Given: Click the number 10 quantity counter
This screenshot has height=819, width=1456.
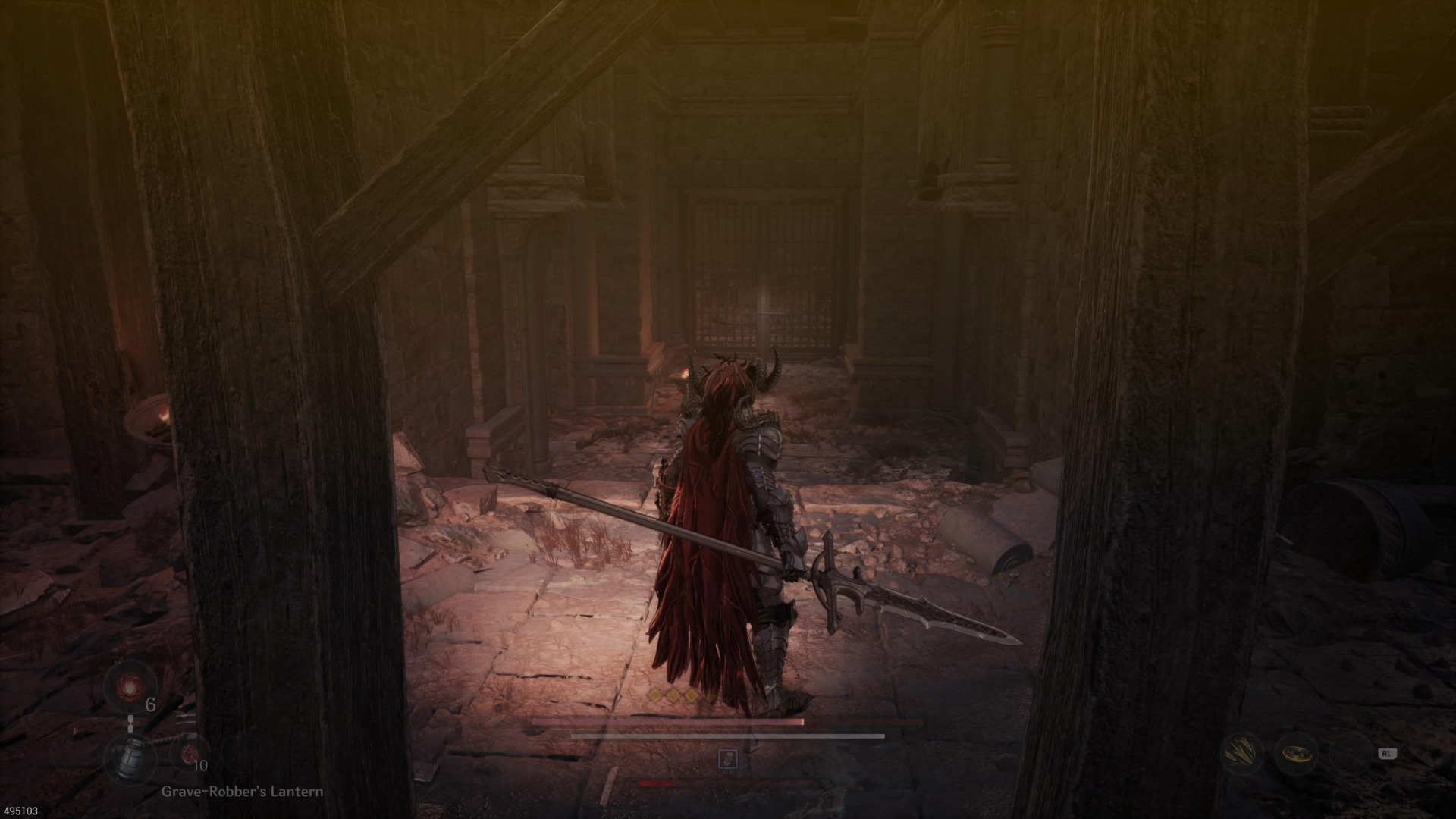Looking at the screenshot, I should (200, 766).
